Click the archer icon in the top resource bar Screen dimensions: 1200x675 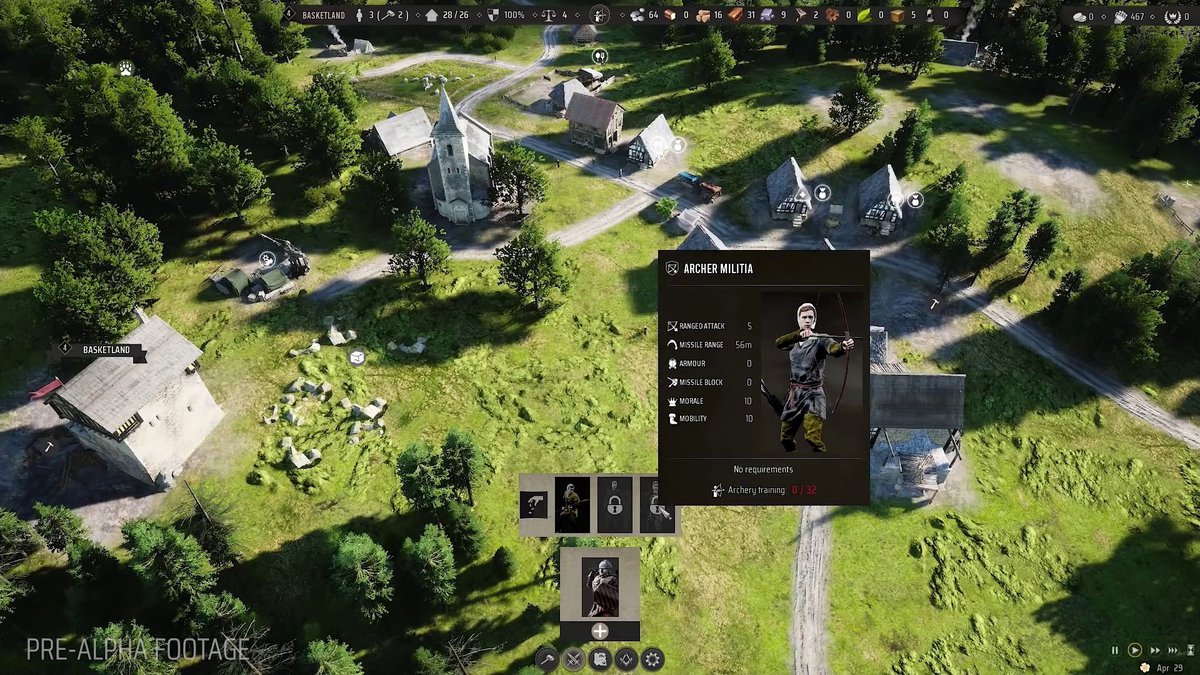(599, 15)
